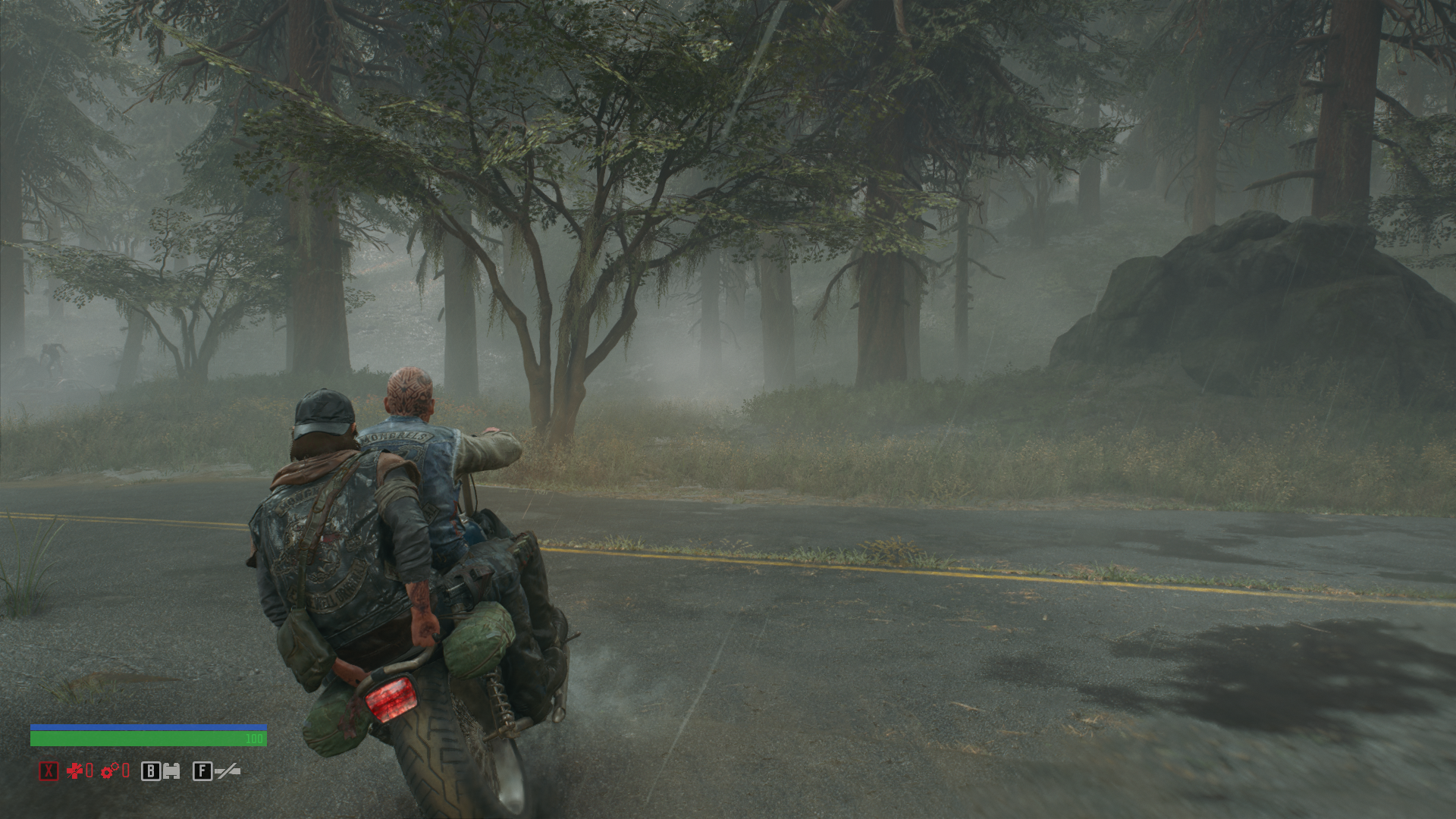The width and height of the screenshot is (1456, 819).
Task: Click the melee weapon icon beside F
Action: [227, 770]
